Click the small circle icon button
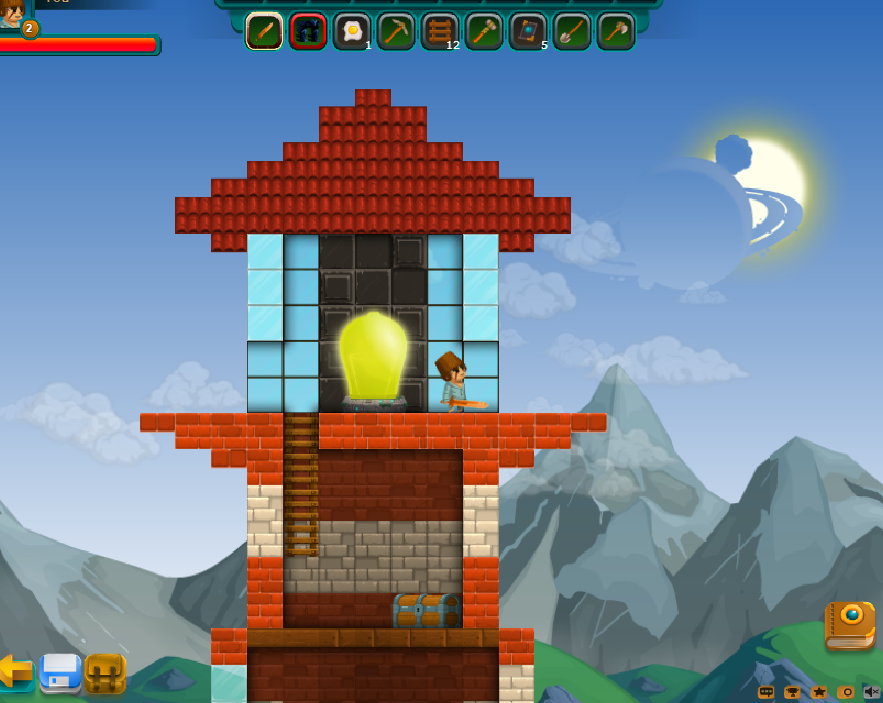The height and width of the screenshot is (703, 883). tap(845, 692)
